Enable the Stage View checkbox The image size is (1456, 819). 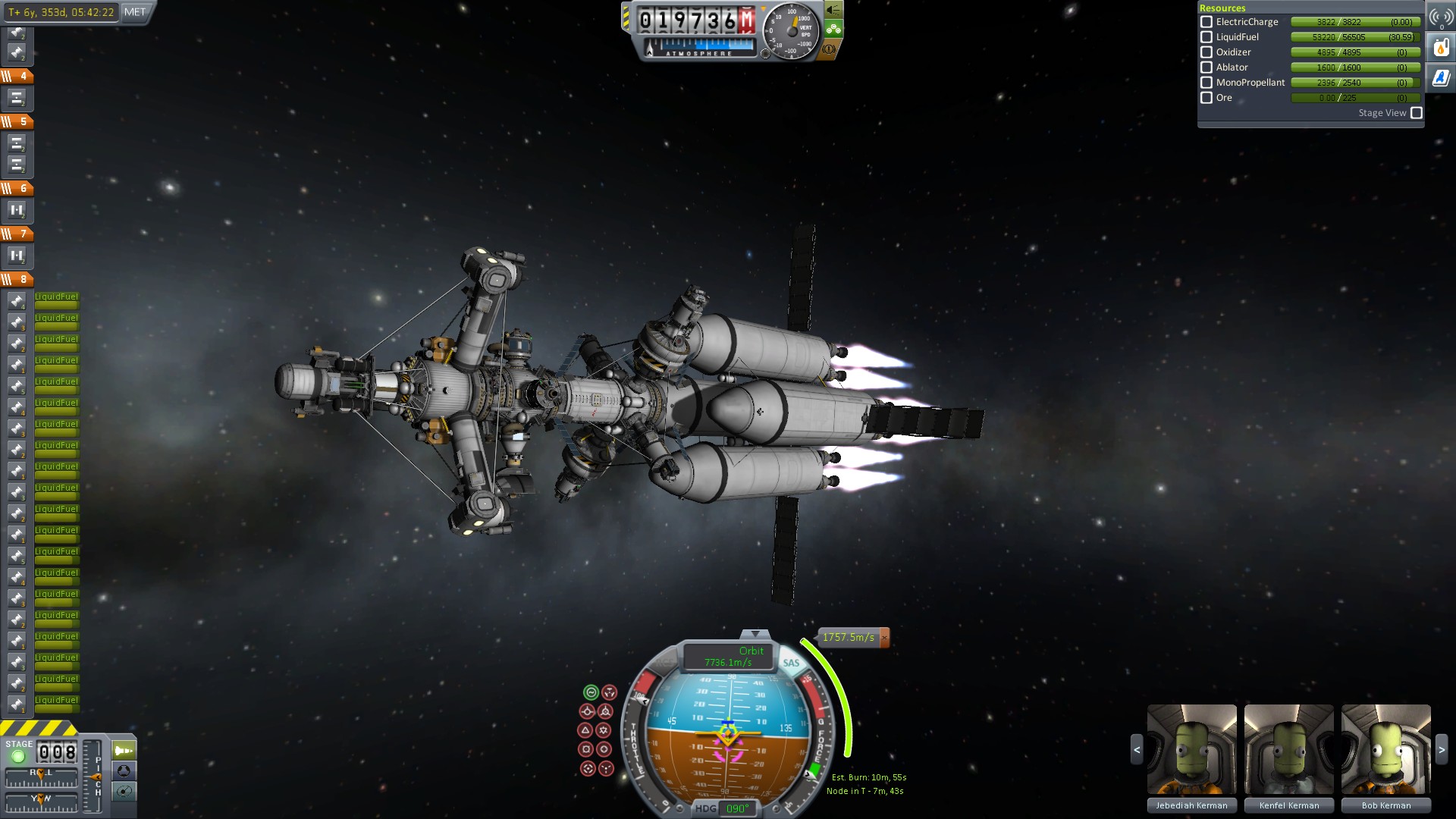pyautogui.click(x=1416, y=113)
